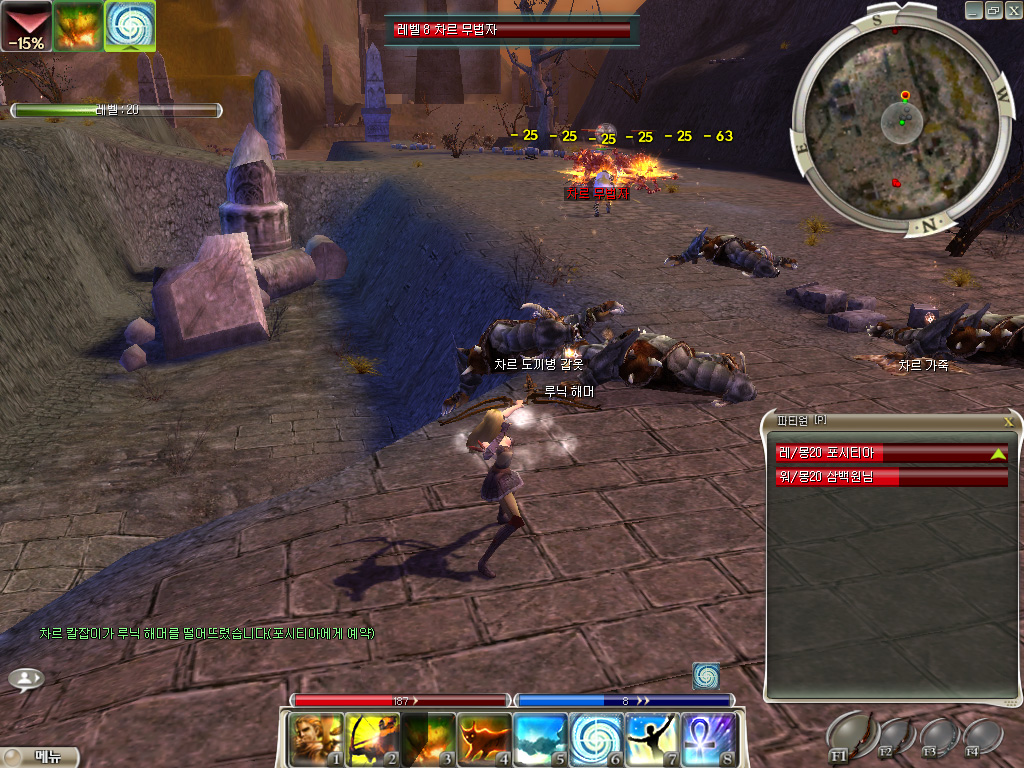This screenshot has height=768, width=1024.
Task: Open the chat speech bubble icon
Action: 26,679
